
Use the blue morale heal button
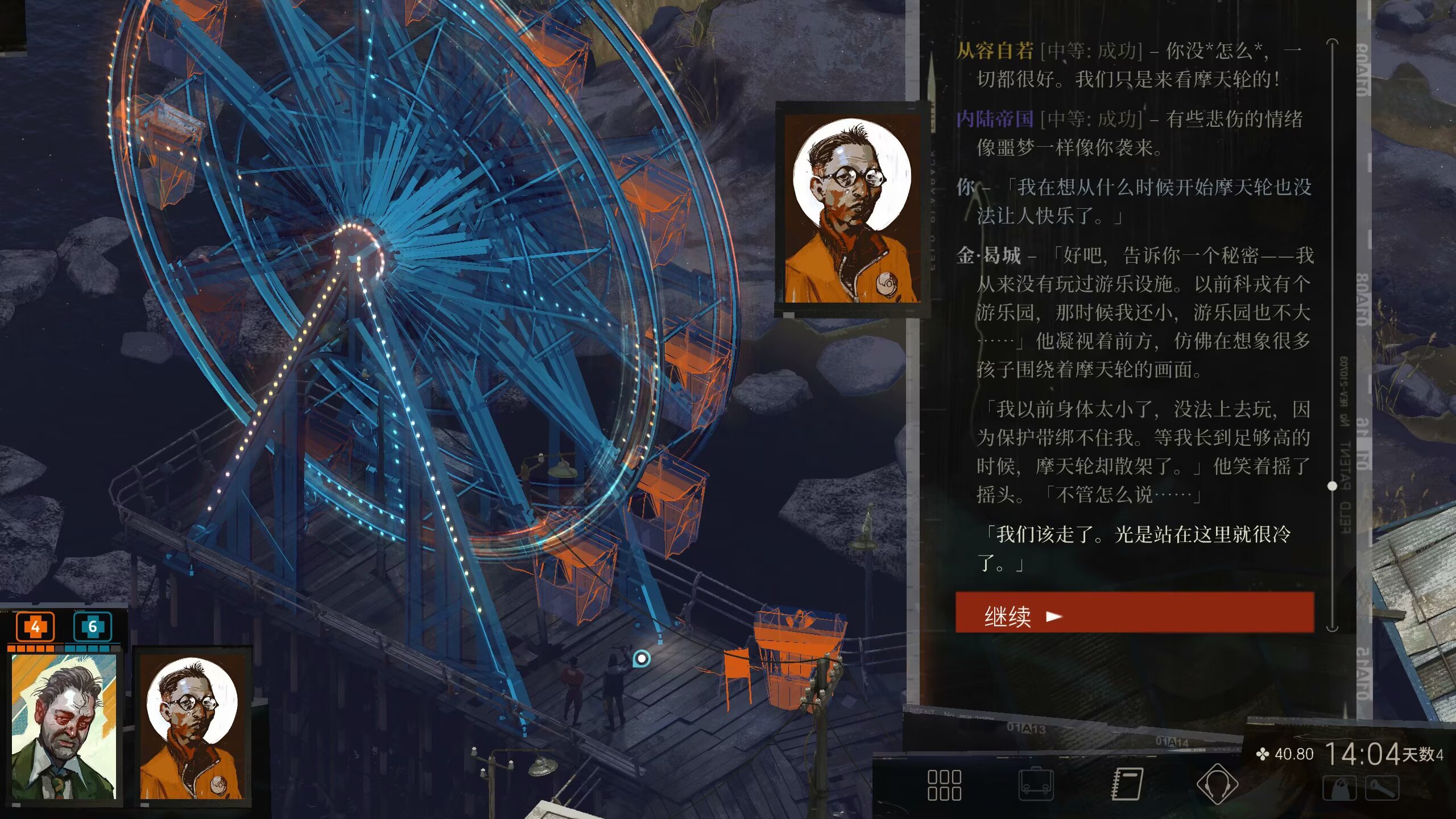92,627
